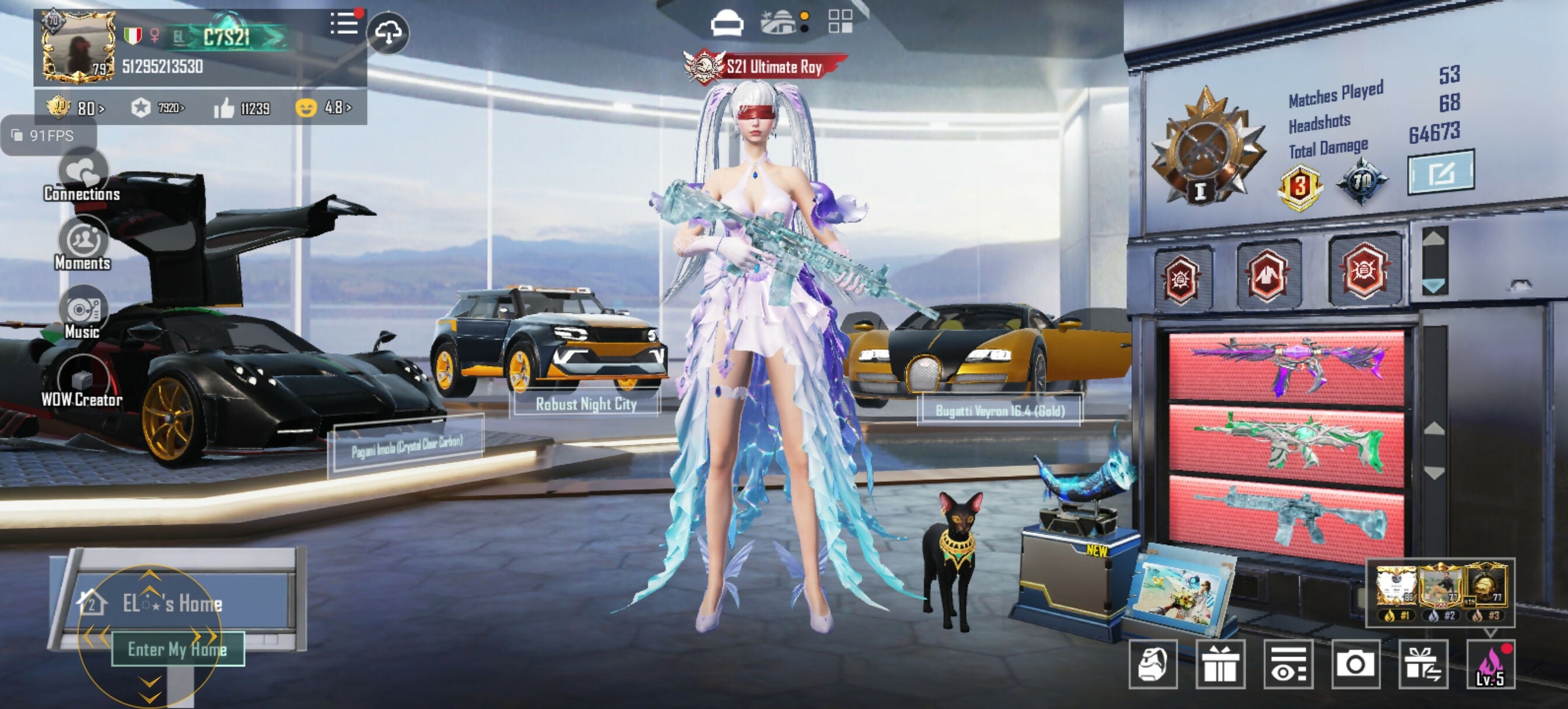Viewport: 1568px width, 709px height.
Task: Switch to the grid layout icon
Action: tap(840, 22)
